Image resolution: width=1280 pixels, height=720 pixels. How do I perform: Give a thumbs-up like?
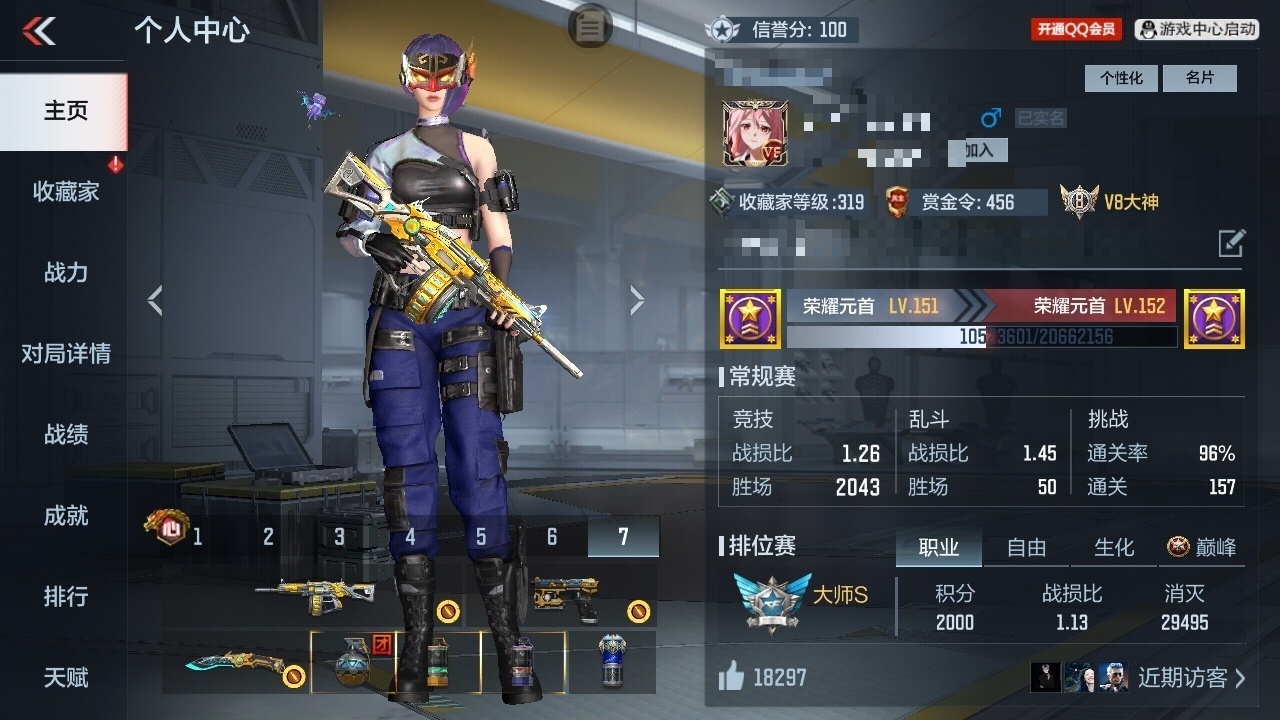732,678
